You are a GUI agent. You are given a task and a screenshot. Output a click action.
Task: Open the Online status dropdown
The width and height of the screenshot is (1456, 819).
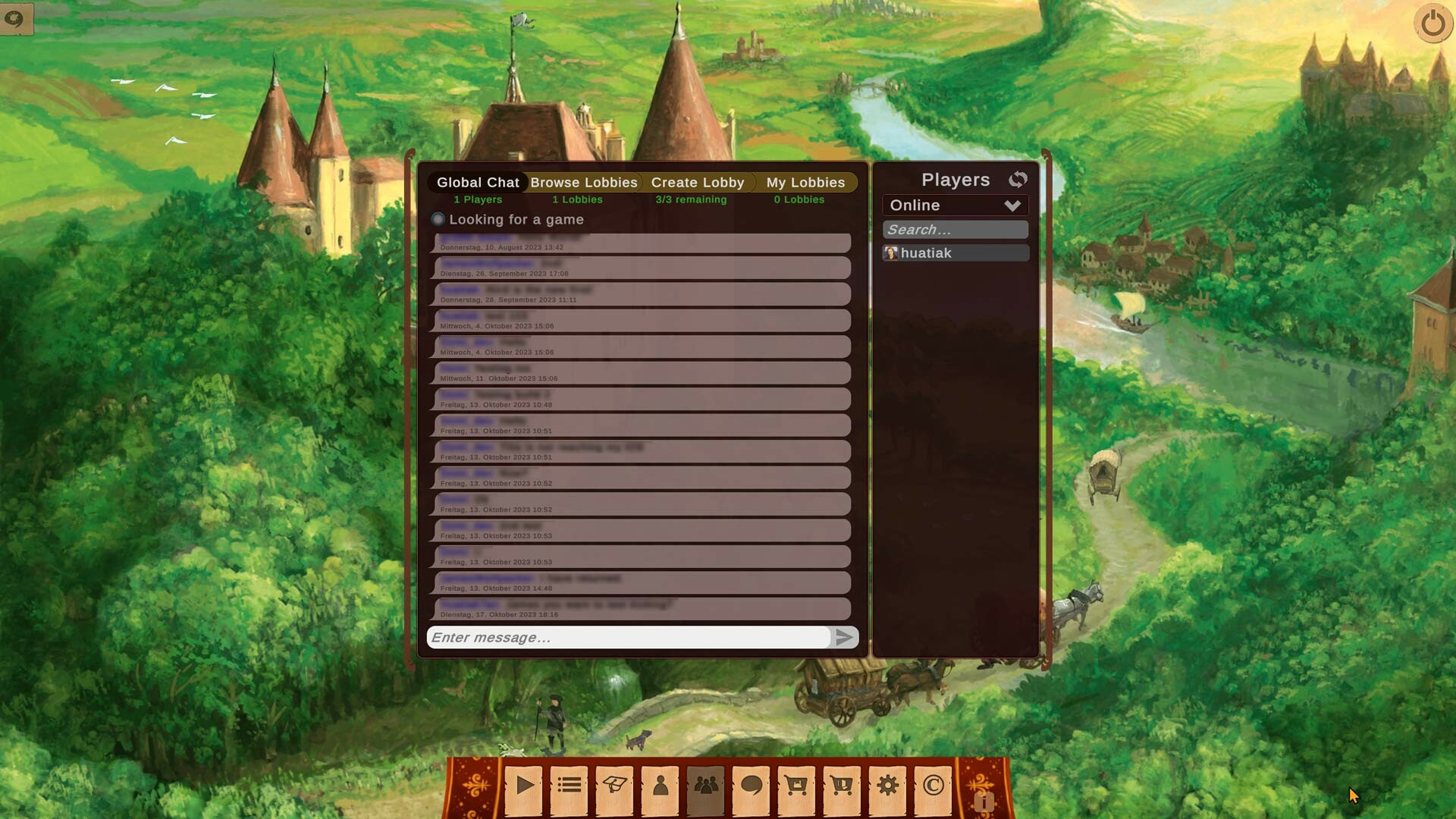coord(955,205)
